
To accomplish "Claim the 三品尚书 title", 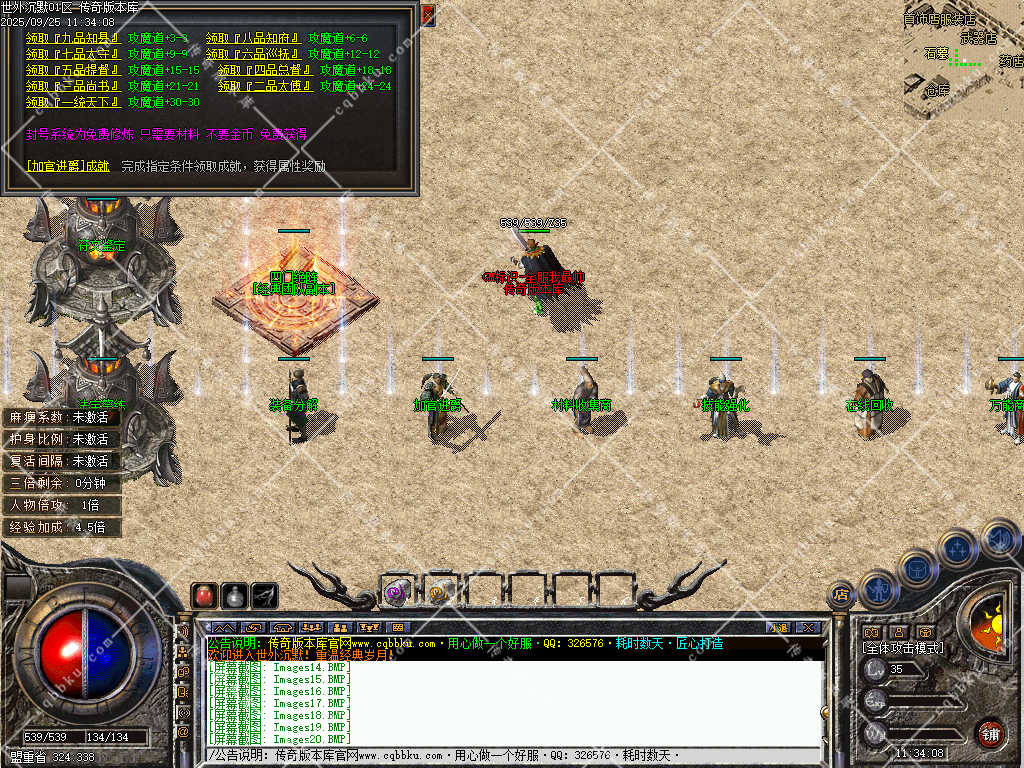I will (x=73, y=86).
